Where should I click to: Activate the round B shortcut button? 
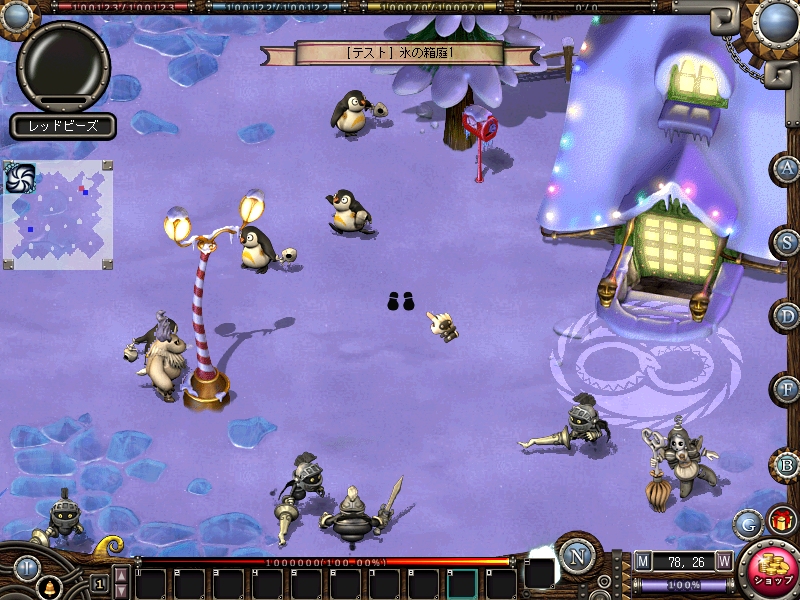tap(788, 464)
